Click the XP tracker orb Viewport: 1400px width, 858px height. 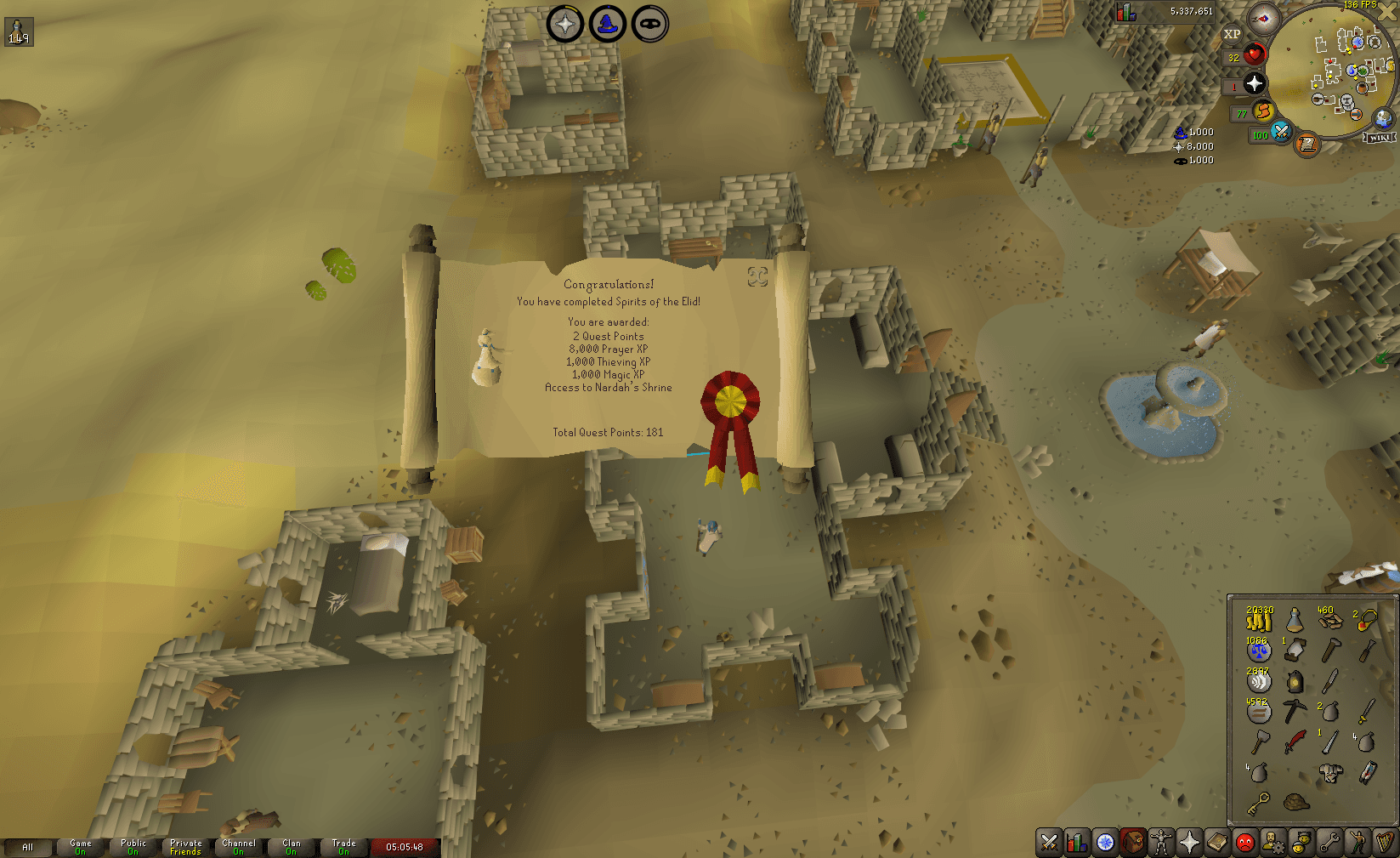[x=1232, y=34]
